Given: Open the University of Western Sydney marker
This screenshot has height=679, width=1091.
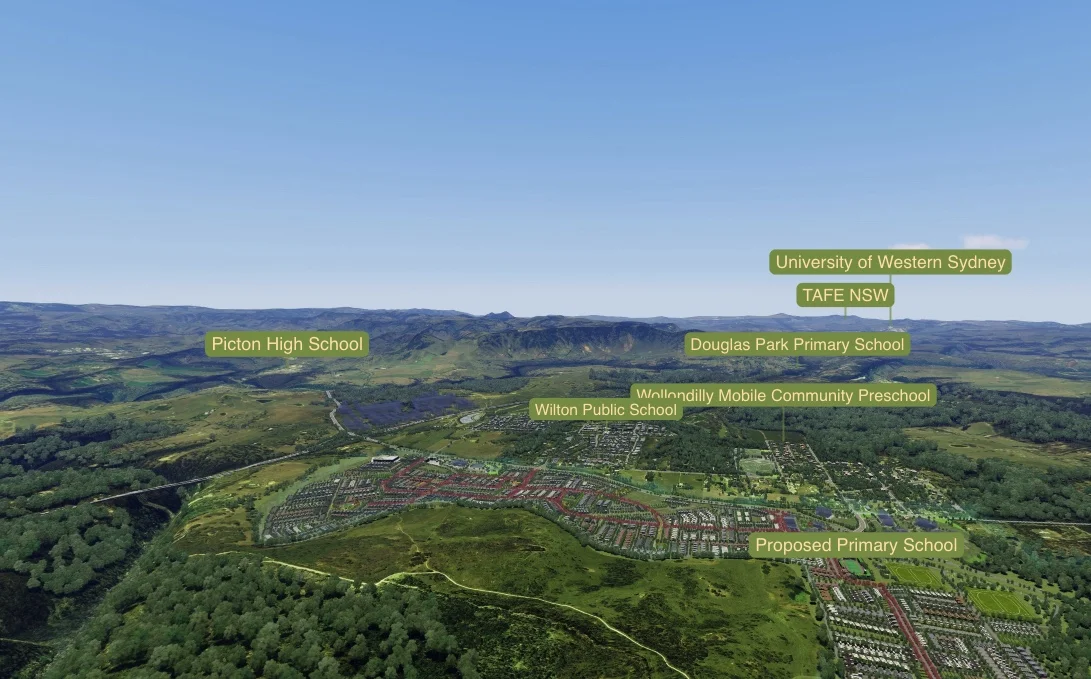Looking at the screenshot, I should pos(890,262).
